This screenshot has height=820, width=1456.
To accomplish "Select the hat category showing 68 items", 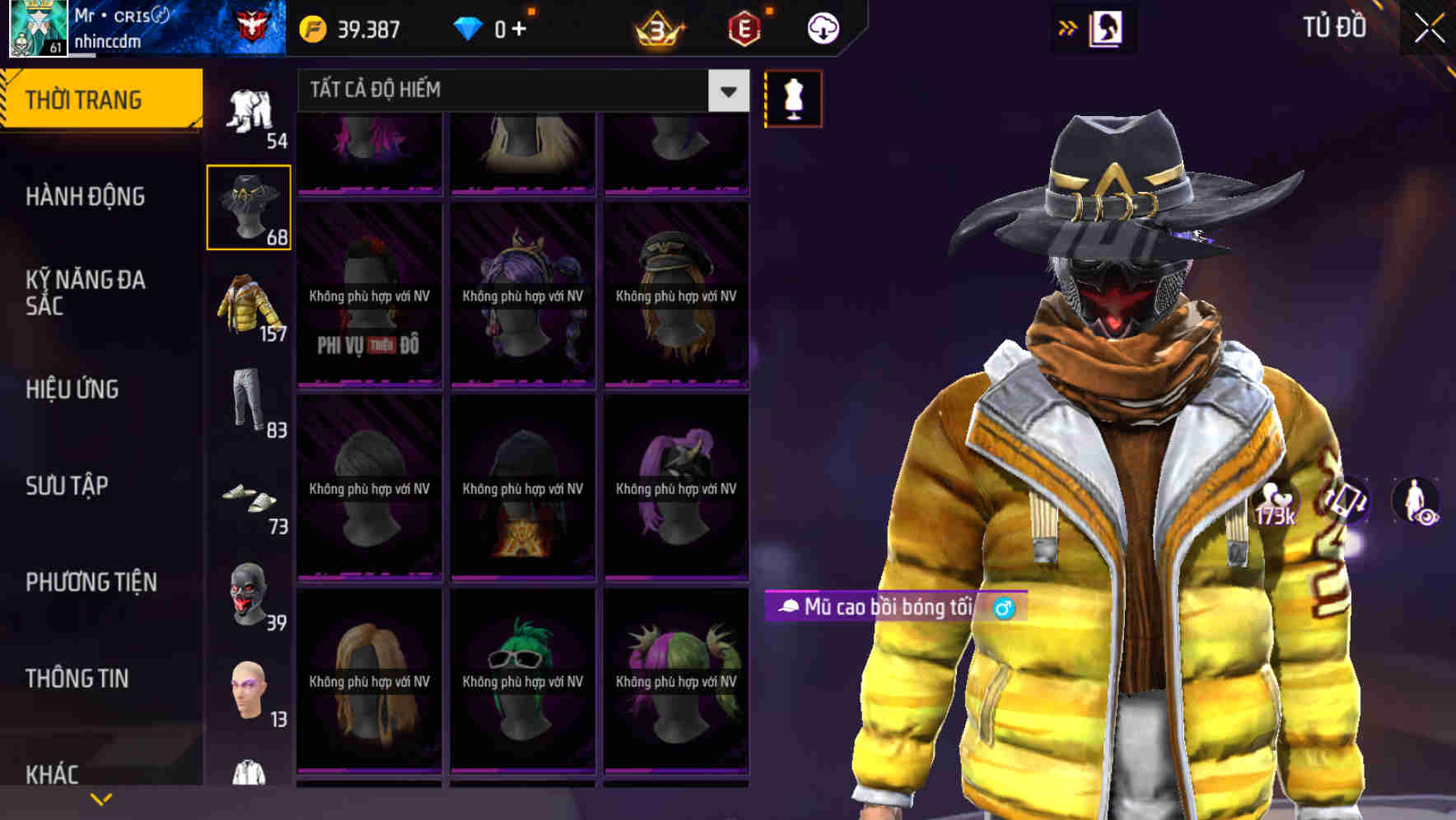I will coord(248,208).
